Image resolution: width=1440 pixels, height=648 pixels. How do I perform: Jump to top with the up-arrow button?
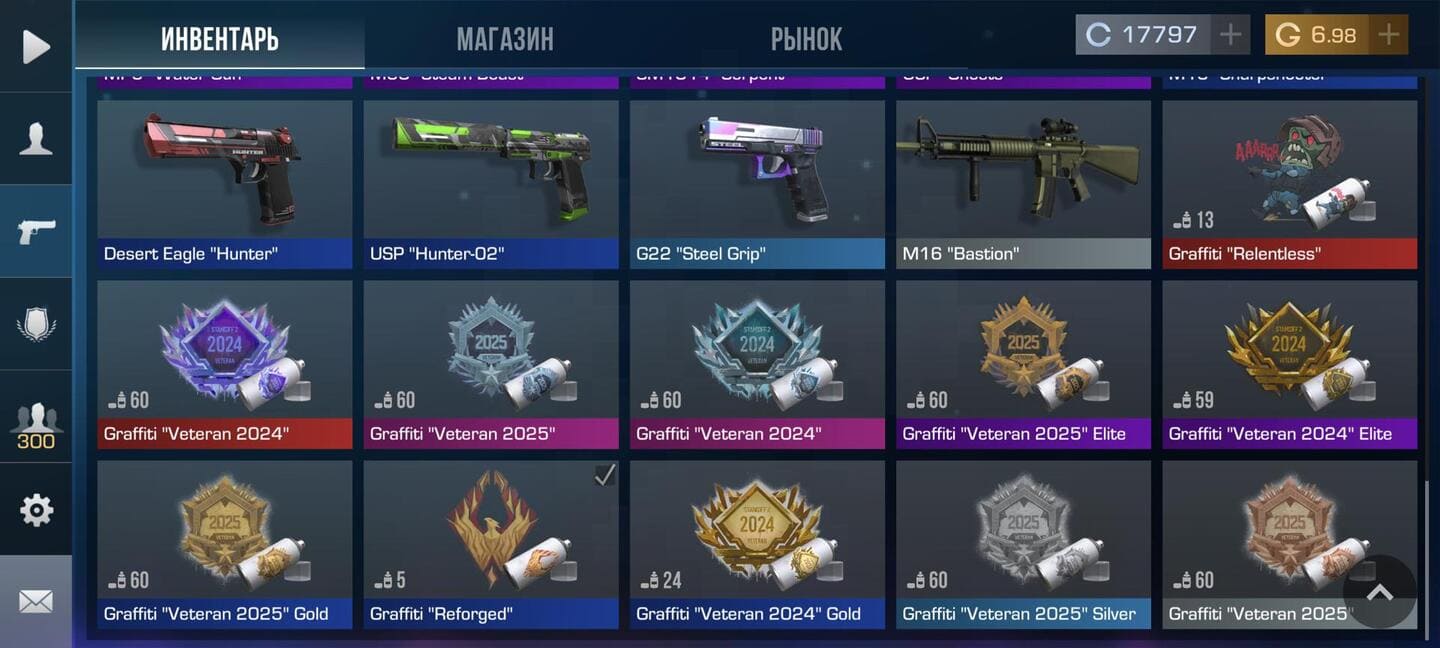pyautogui.click(x=1380, y=592)
